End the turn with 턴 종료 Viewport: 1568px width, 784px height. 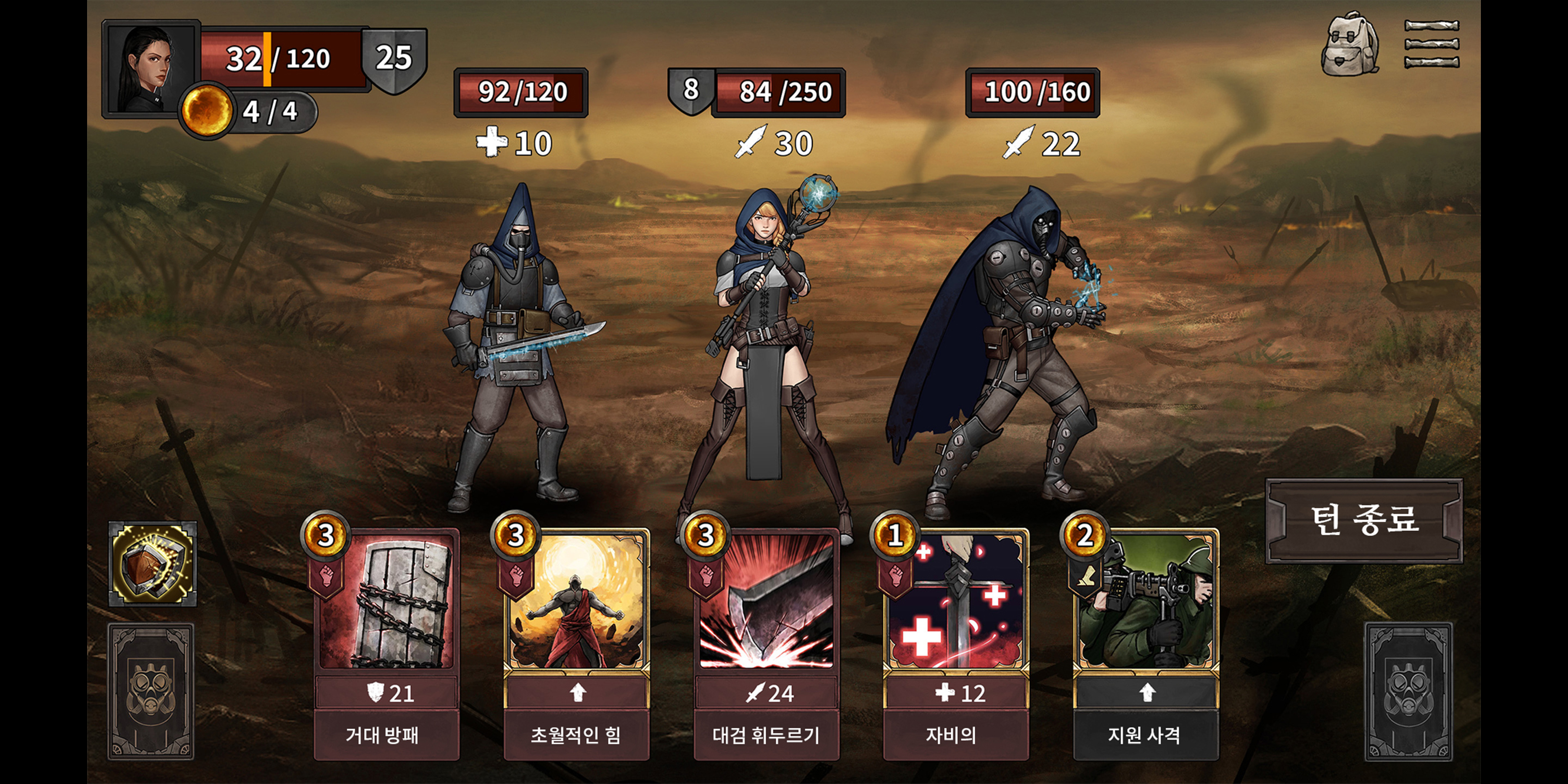1363,520
